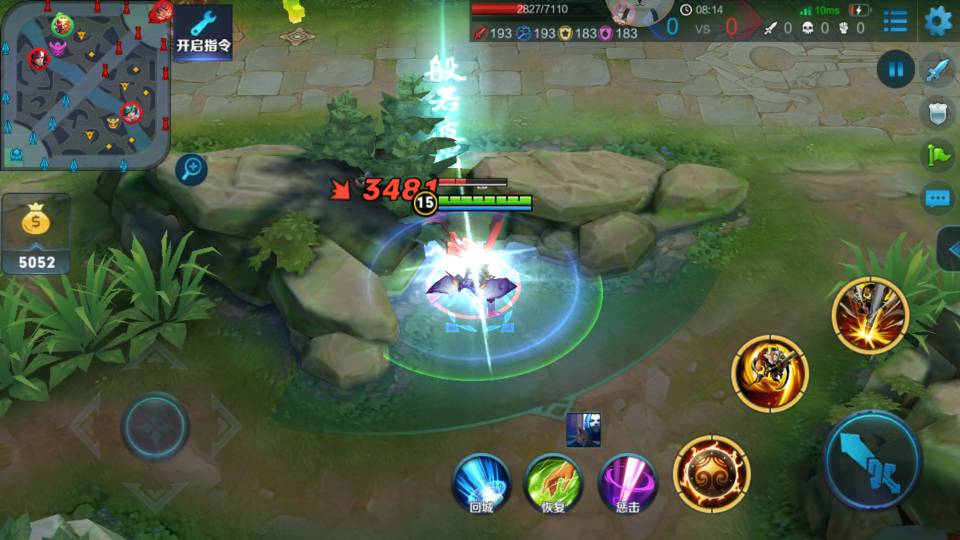Cast the 惩击 smite spell
The image size is (960, 540).
coord(627,482)
